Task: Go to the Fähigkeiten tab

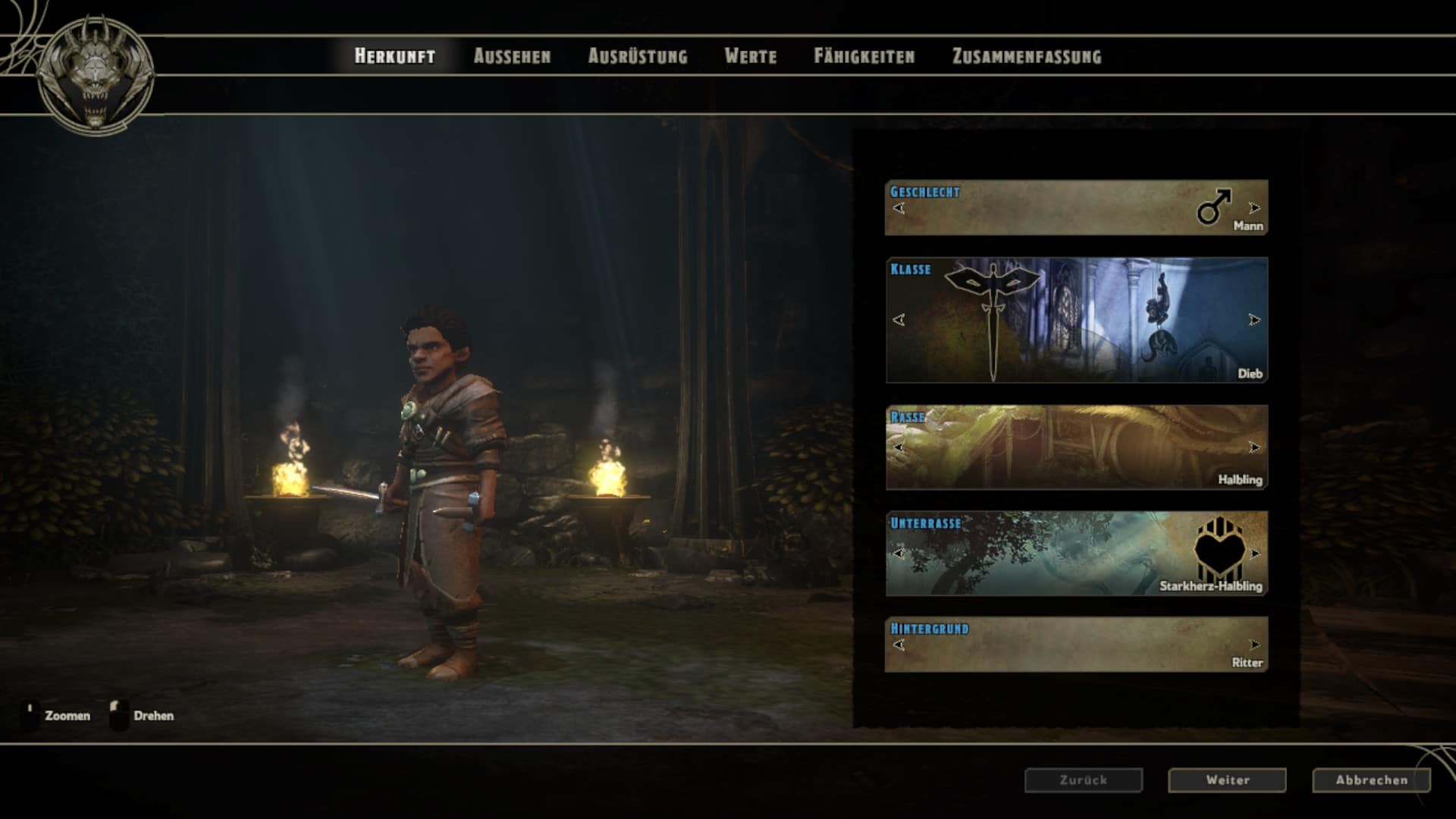Action: (x=864, y=56)
